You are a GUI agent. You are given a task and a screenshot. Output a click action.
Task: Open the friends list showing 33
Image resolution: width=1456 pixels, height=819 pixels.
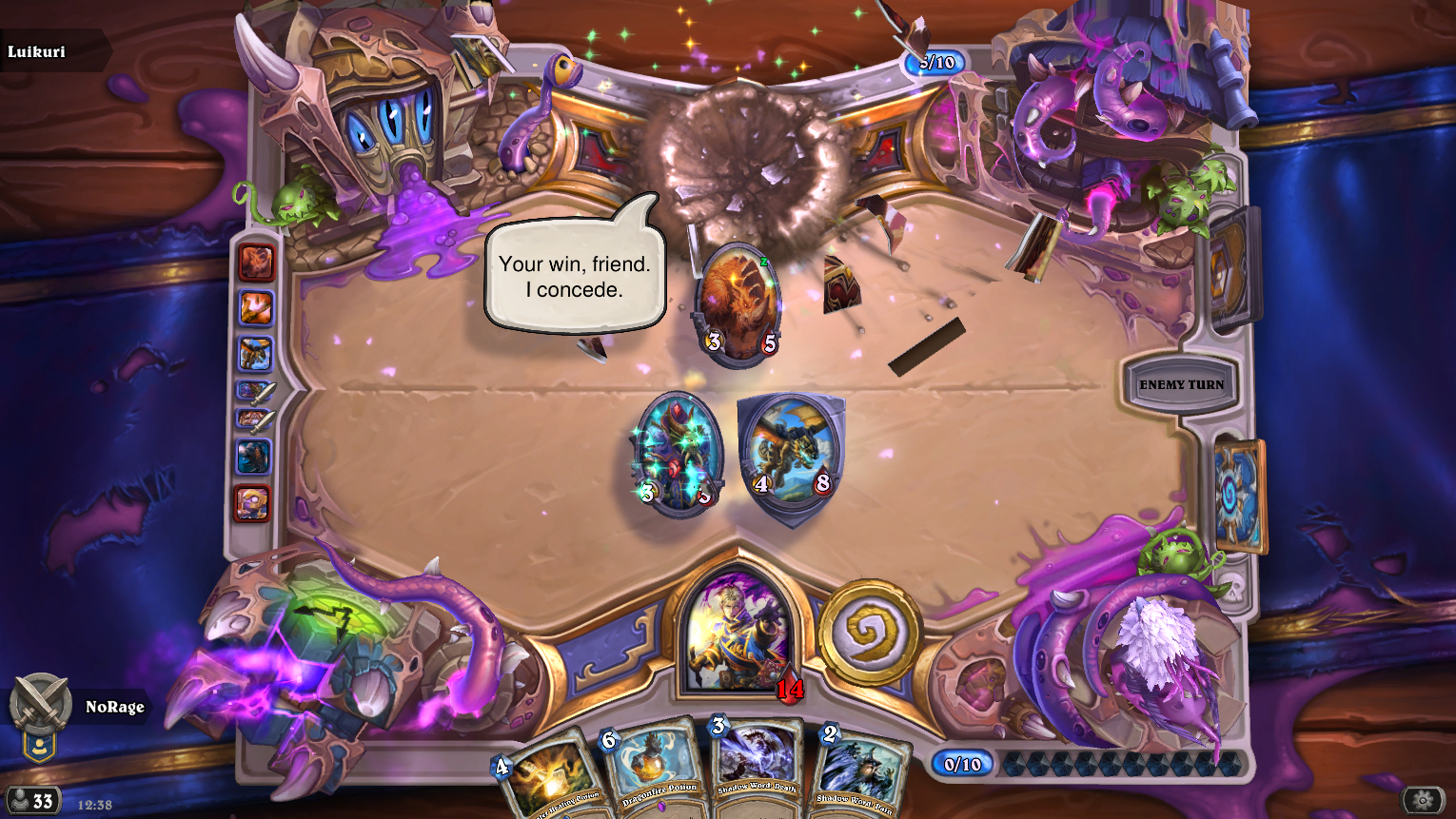point(32,801)
